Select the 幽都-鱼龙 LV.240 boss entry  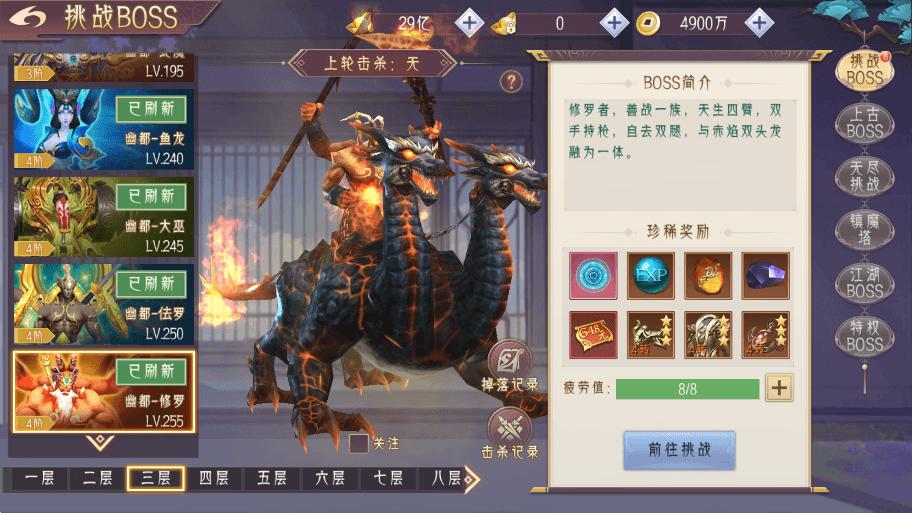104,129
